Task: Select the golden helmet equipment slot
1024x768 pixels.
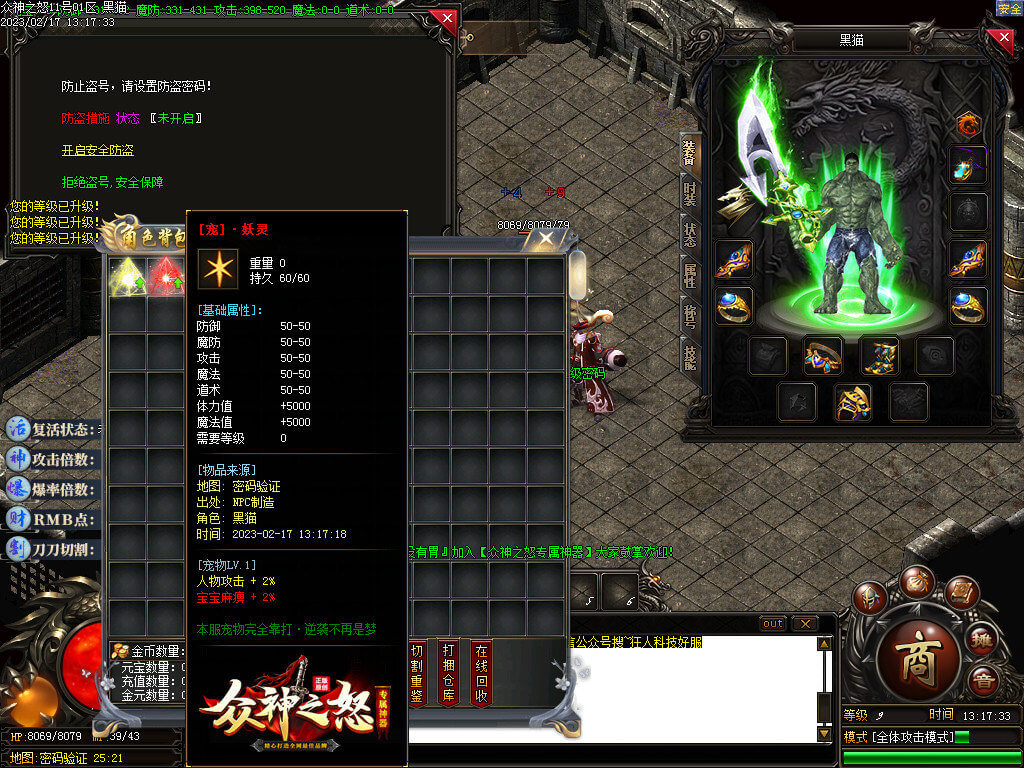Action: pos(852,402)
